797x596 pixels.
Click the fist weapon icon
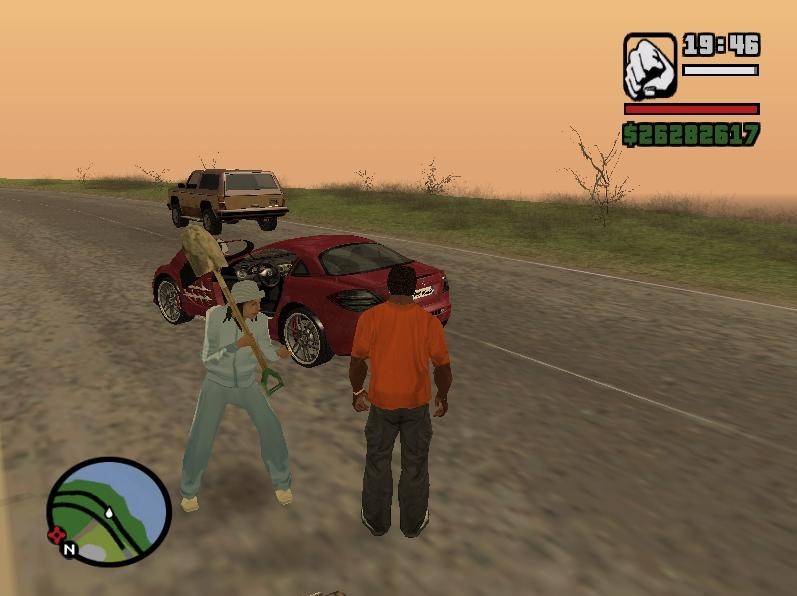point(650,66)
